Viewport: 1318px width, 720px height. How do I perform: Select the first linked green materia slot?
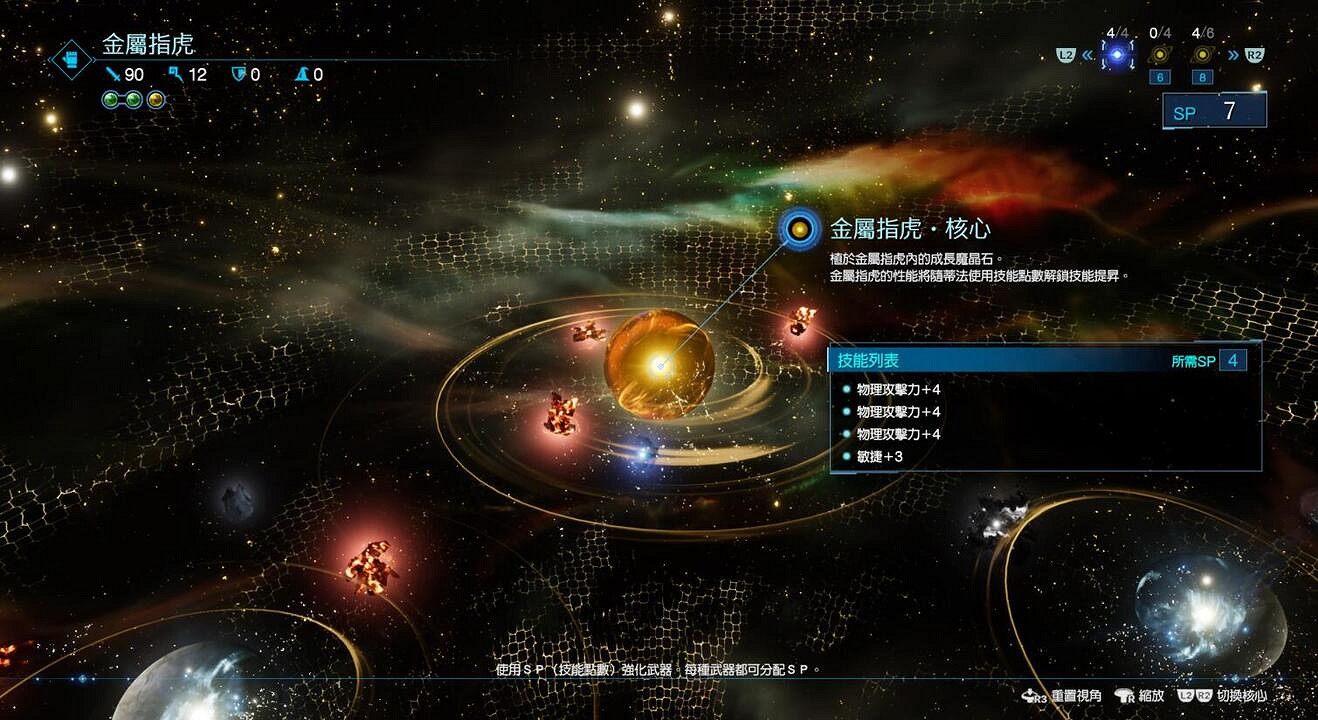[x=112, y=100]
